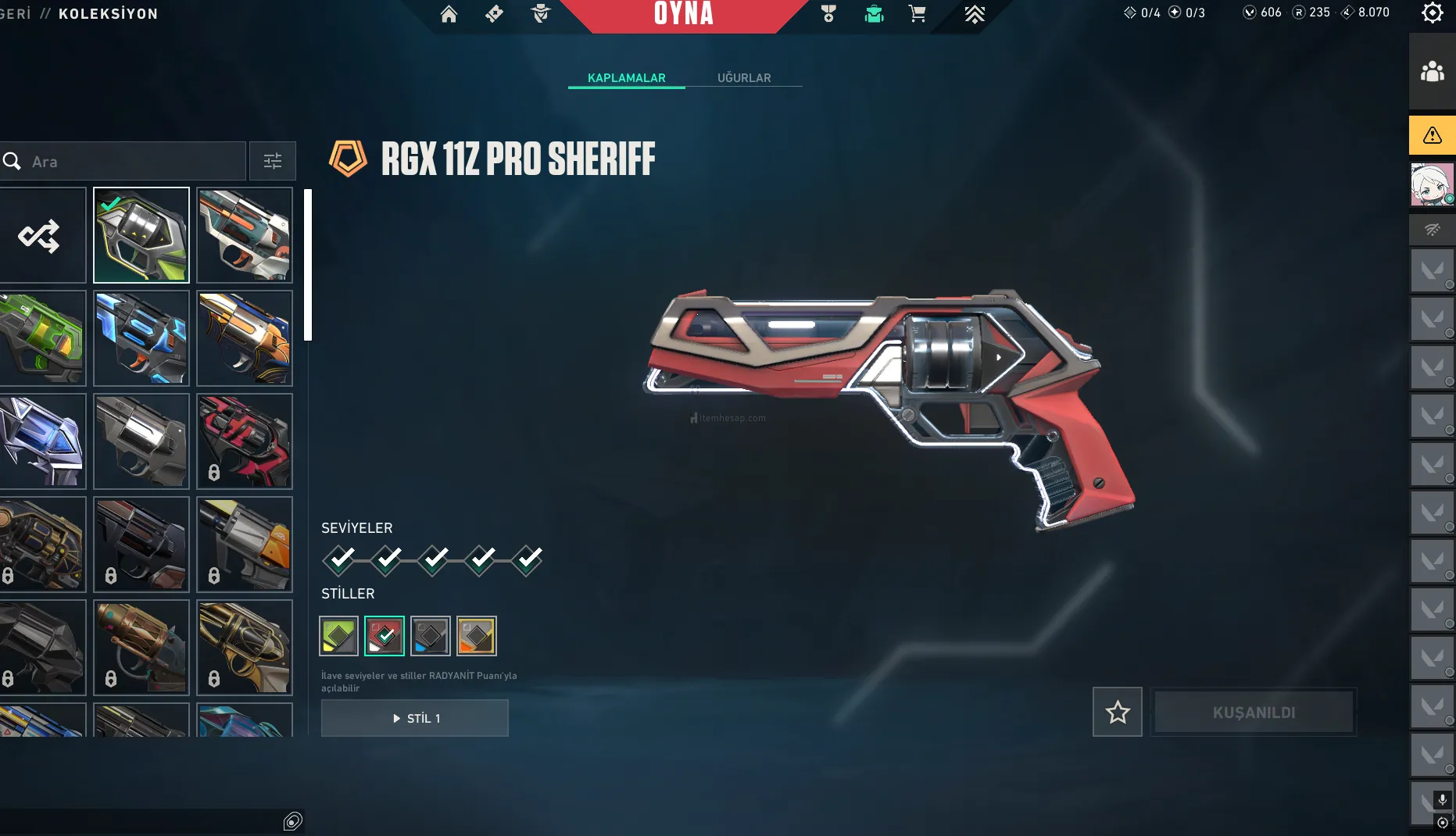1456x836 pixels.
Task: Click the OYNA play button
Action: coord(683,14)
